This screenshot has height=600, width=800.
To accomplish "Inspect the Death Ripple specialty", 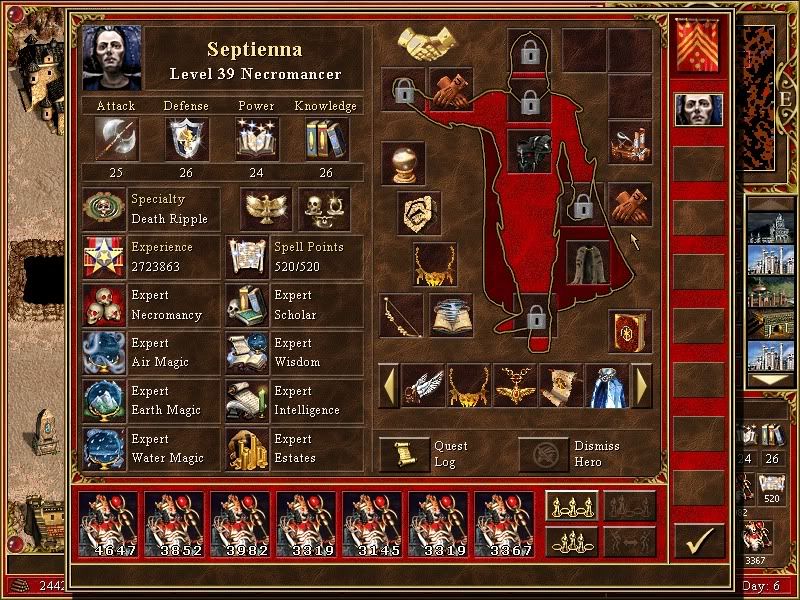I will pyautogui.click(x=105, y=209).
